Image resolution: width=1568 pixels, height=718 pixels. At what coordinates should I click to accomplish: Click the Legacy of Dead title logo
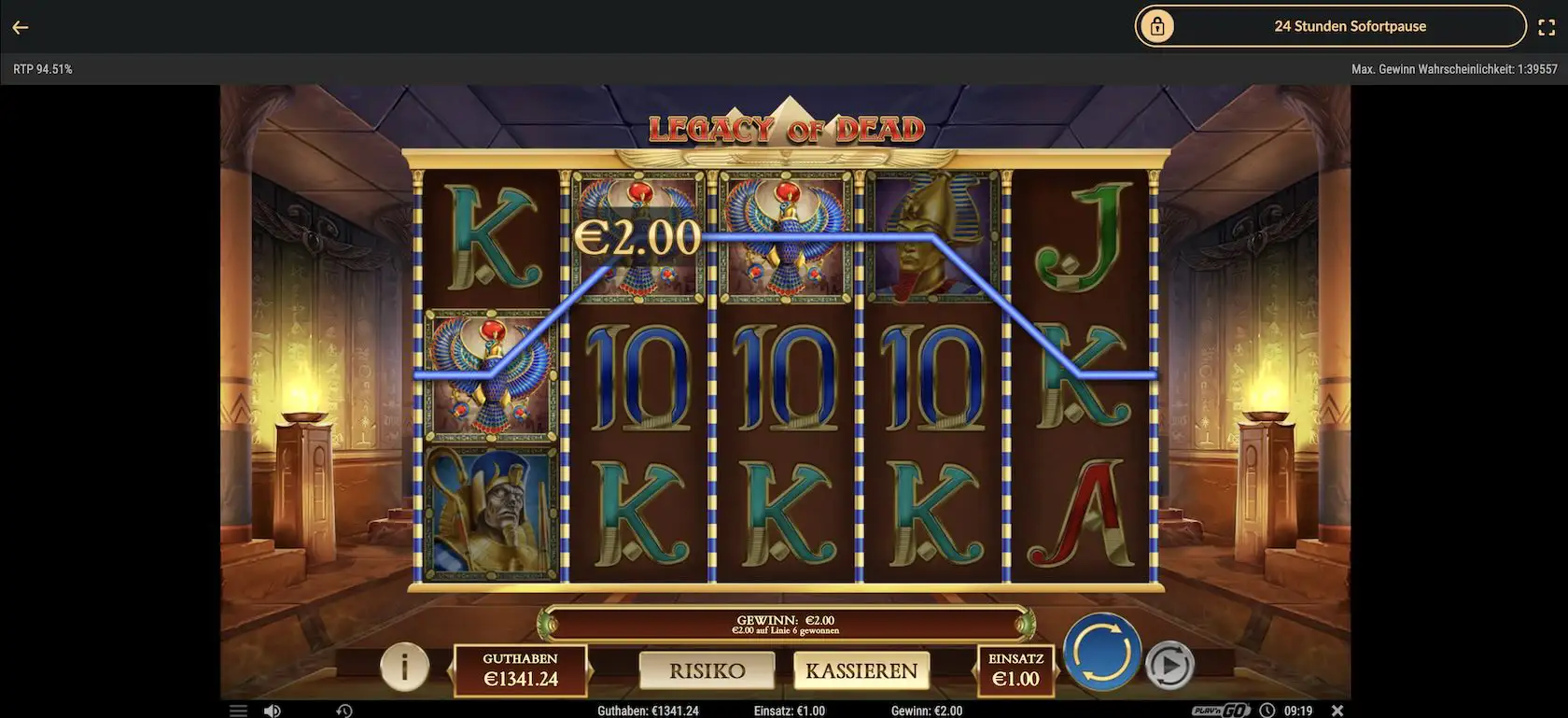[x=785, y=128]
